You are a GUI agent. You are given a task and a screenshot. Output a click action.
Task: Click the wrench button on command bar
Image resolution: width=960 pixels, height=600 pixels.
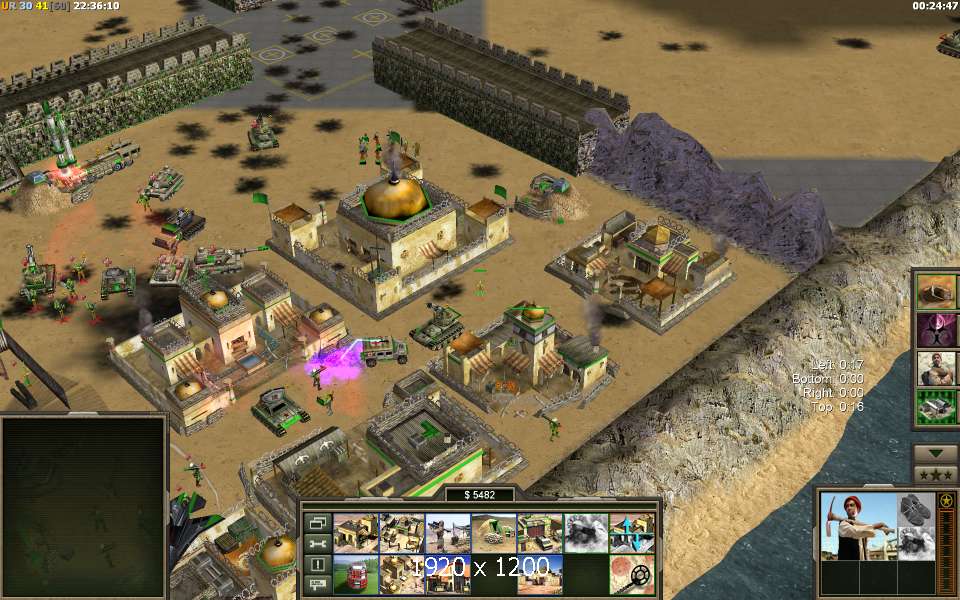(317, 543)
